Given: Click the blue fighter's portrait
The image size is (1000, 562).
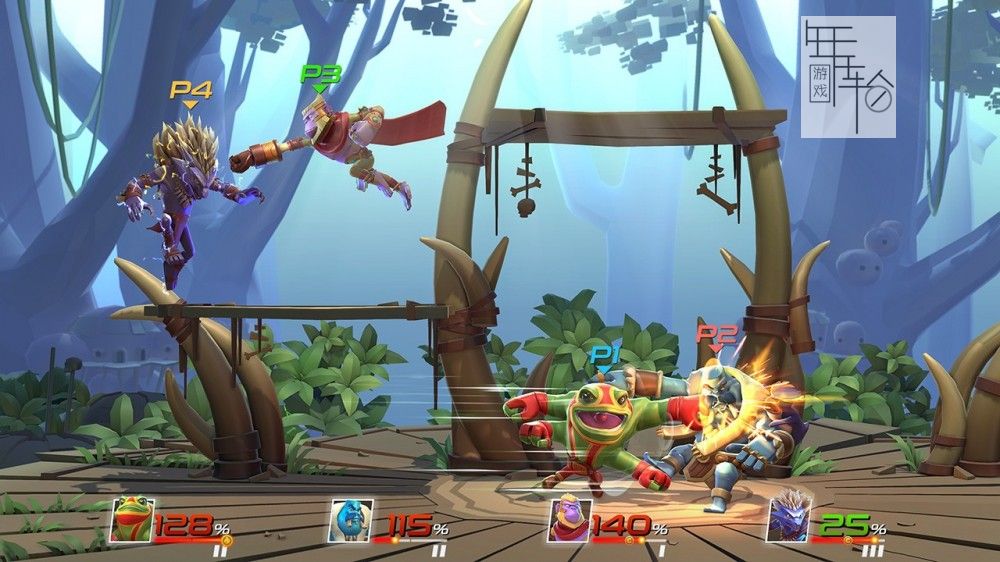Looking at the screenshot, I should point(350,520).
